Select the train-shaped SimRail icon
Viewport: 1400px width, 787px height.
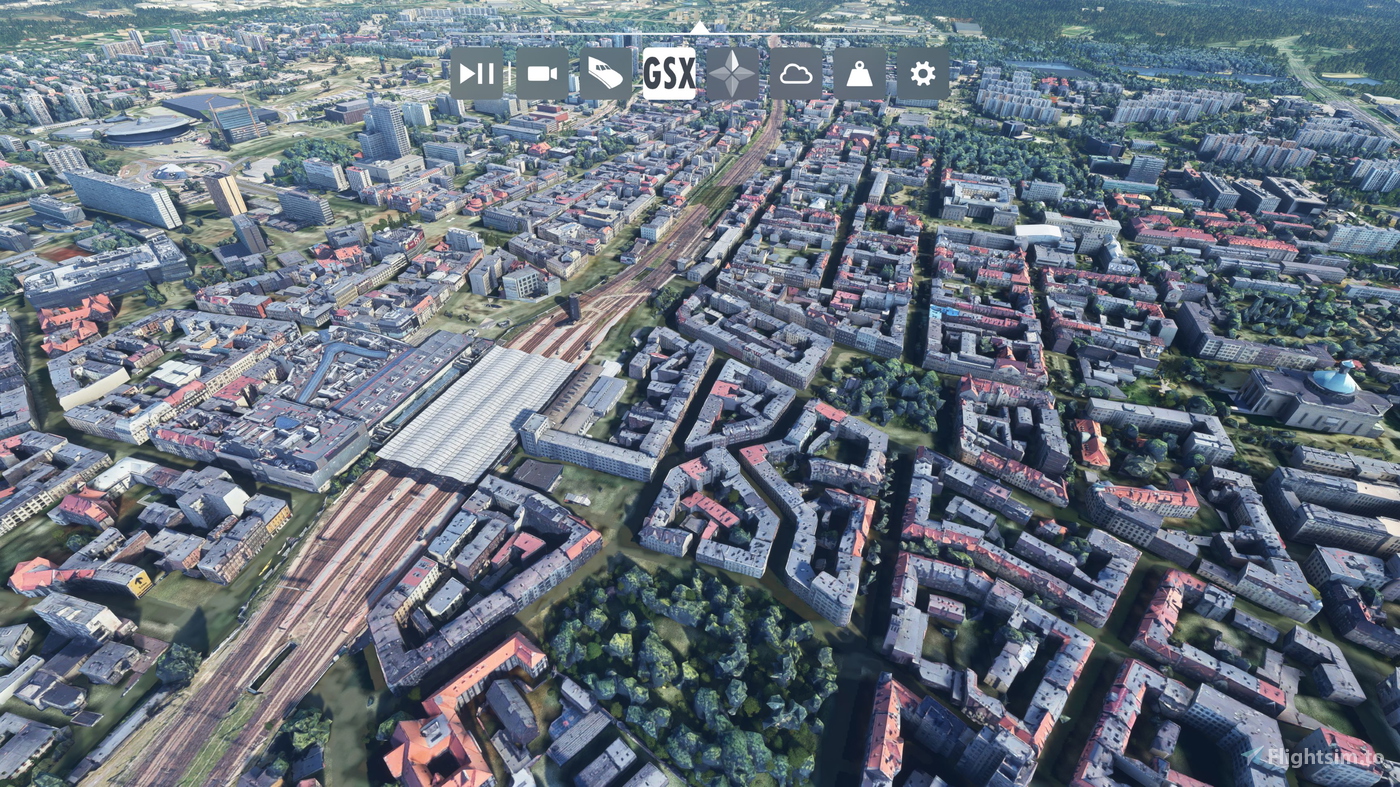click(604, 72)
